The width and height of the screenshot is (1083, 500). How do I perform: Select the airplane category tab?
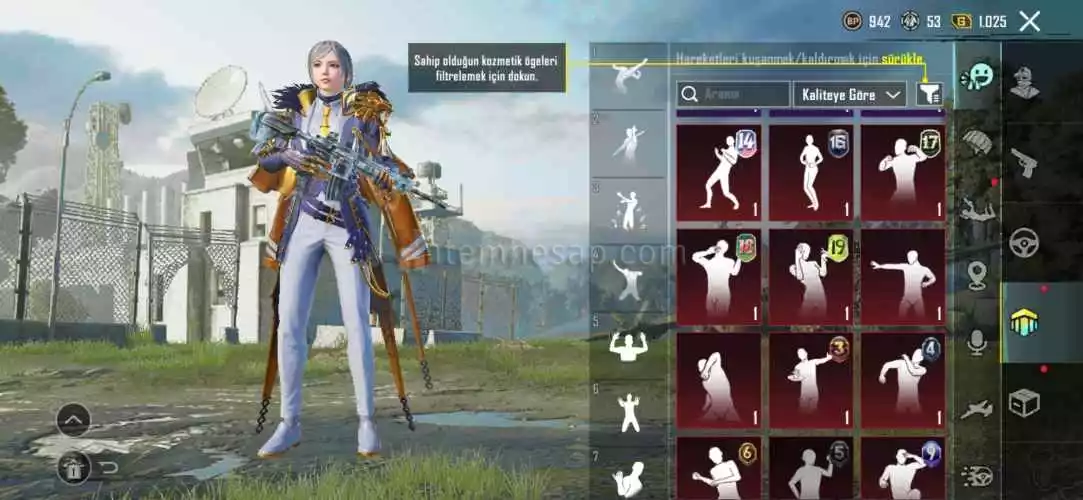point(977,409)
